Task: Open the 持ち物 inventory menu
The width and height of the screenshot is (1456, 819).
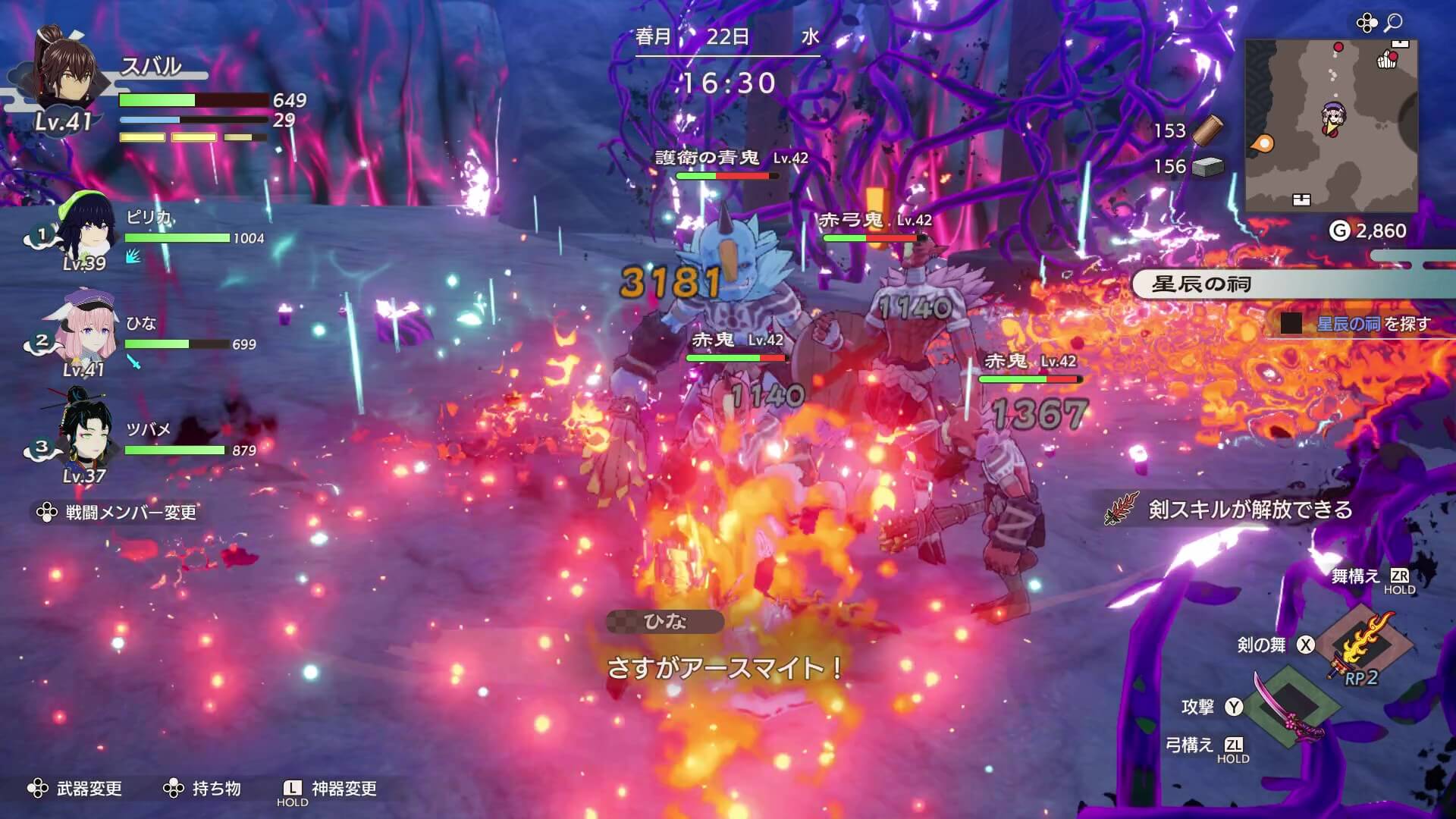Action: 216,789
